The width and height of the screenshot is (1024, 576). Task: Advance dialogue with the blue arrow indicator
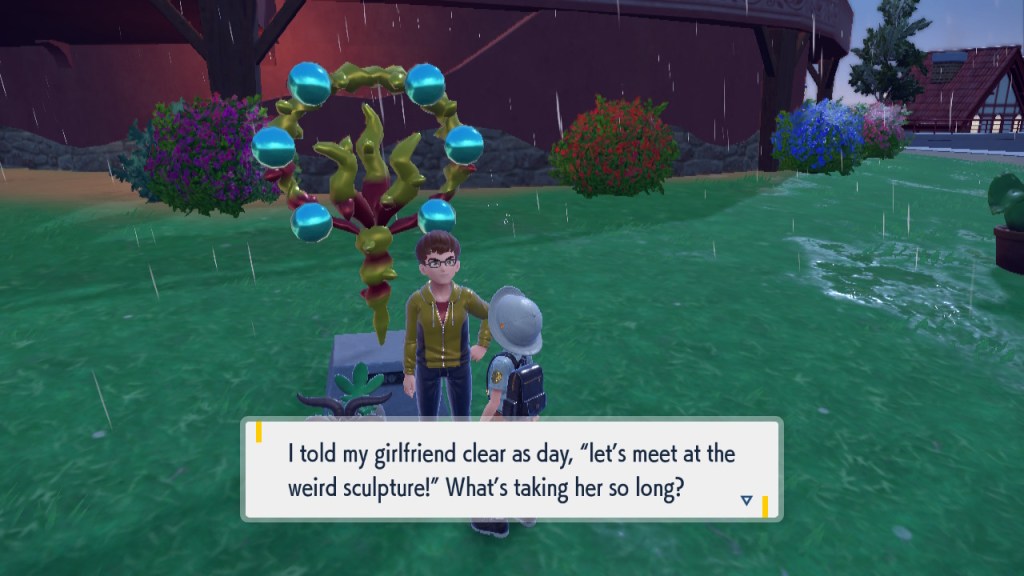tap(746, 500)
